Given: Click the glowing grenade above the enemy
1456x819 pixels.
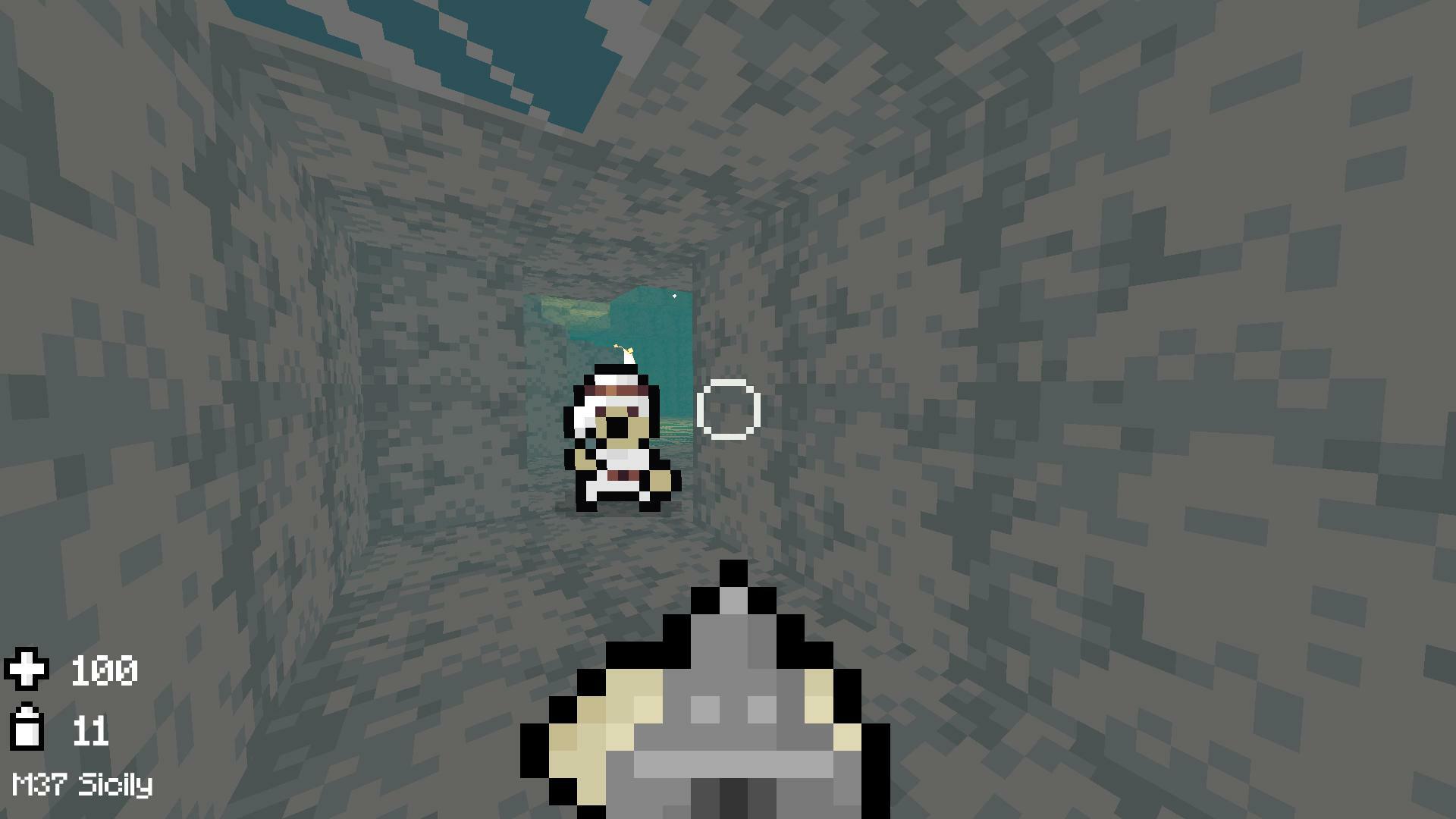Looking at the screenshot, I should click(x=627, y=351).
